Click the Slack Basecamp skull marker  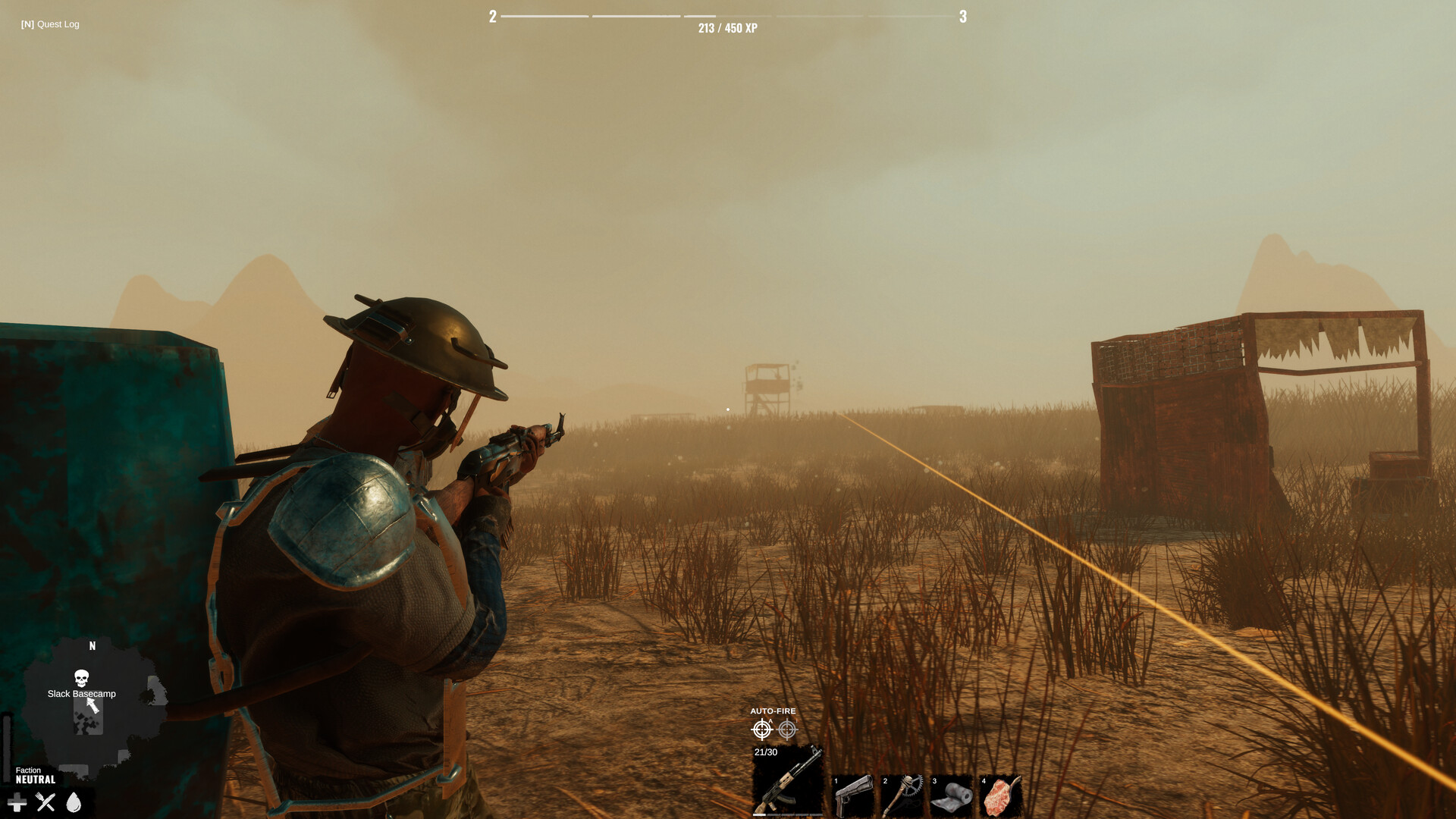coord(81,677)
